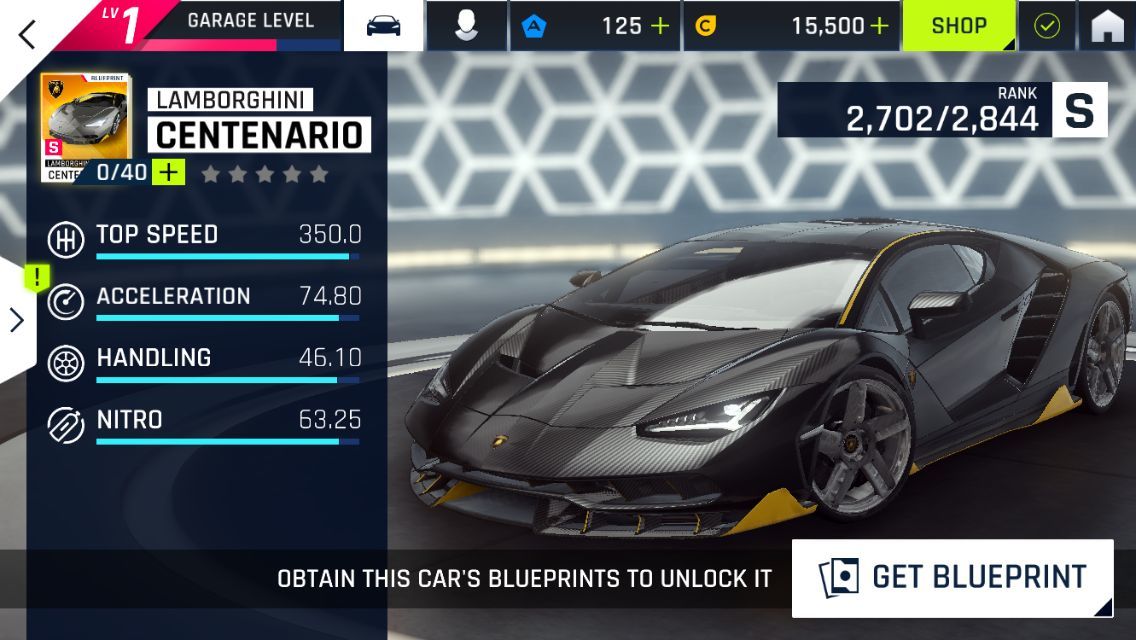The width and height of the screenshot is (1136, 640).
Task: Add more credits next to 15,500
Action: coord(878,26)
